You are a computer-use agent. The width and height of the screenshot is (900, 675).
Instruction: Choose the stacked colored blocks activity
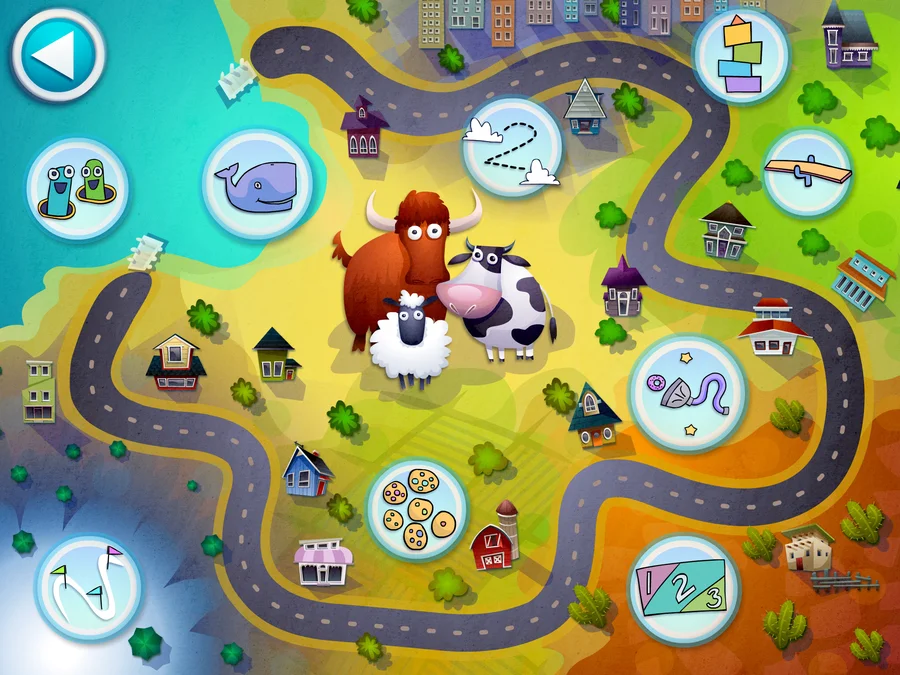point(741,55)
